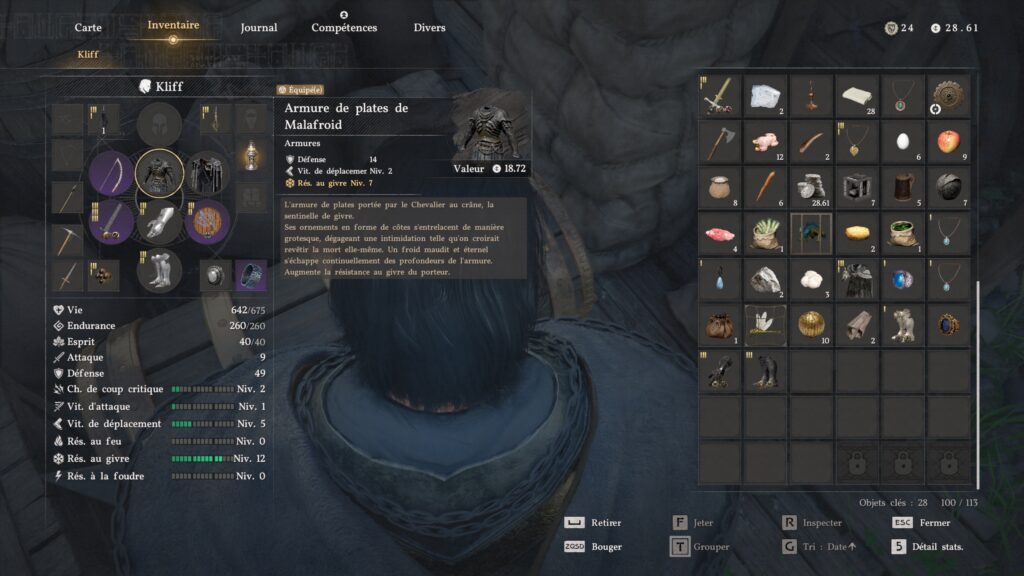Select the hand axe inventory item

720,141
